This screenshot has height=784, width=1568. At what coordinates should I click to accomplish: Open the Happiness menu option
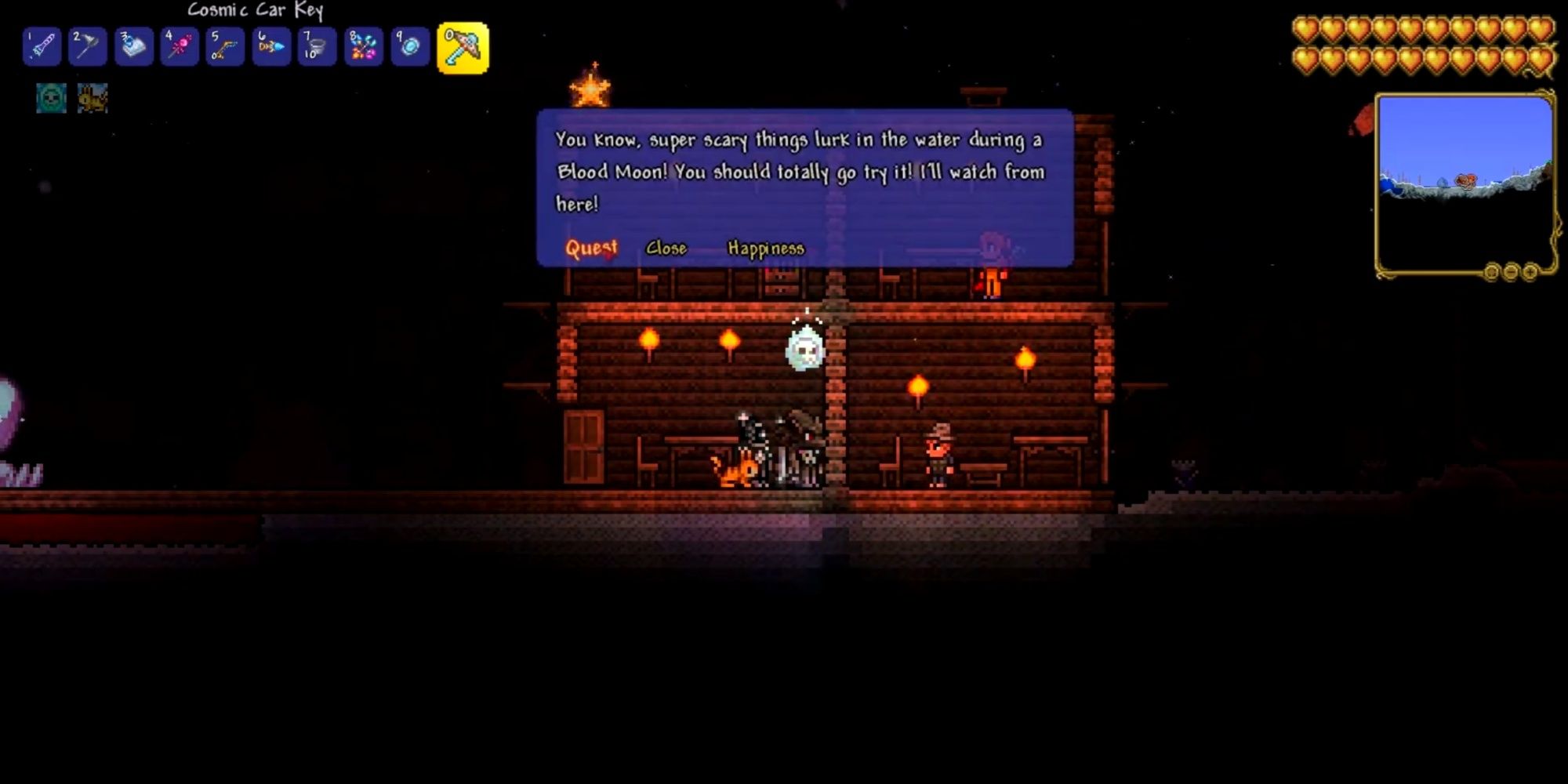(764, 248)
